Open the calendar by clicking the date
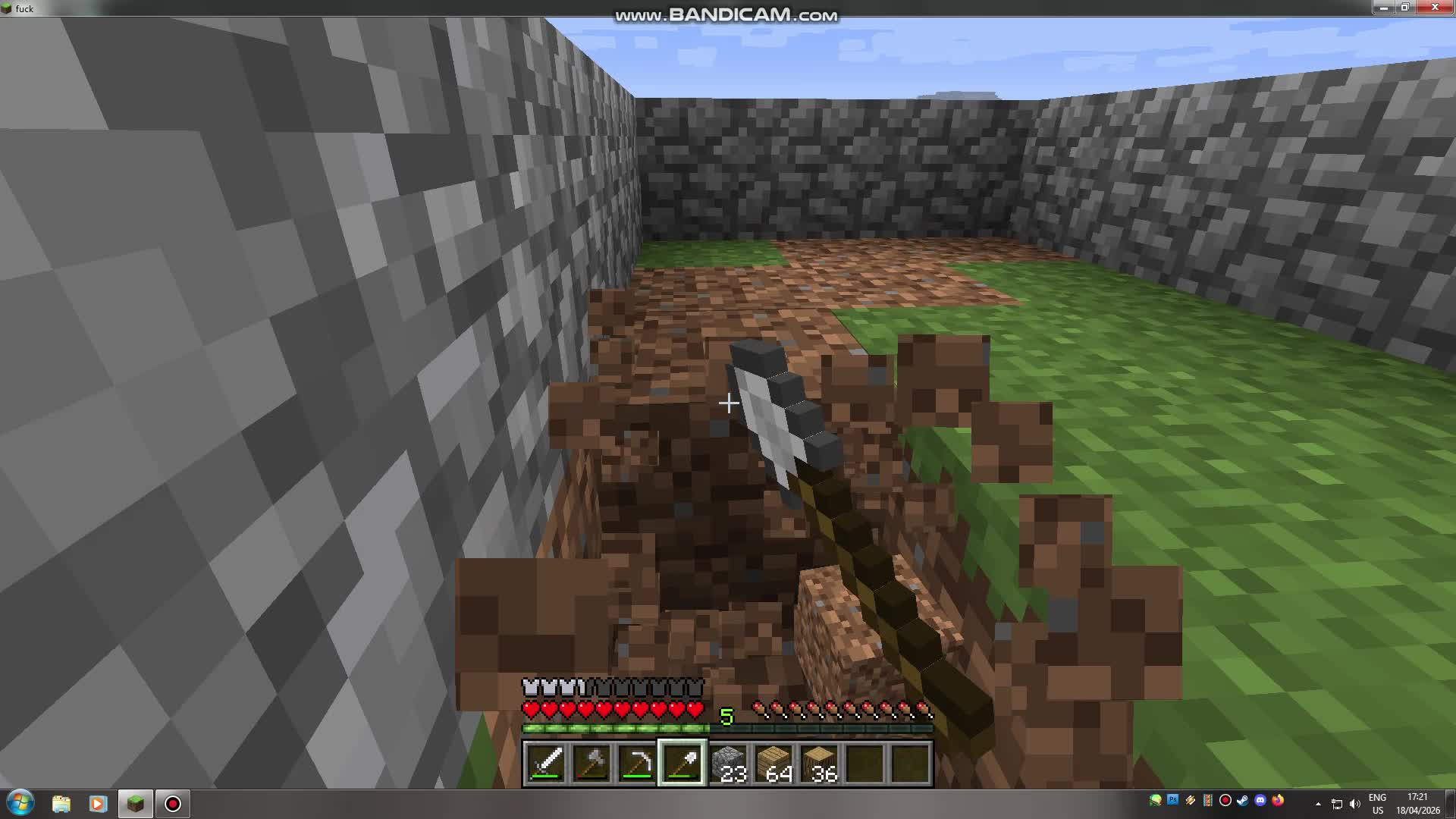This screenshot has height=819, width=1456. [1417, 808]
